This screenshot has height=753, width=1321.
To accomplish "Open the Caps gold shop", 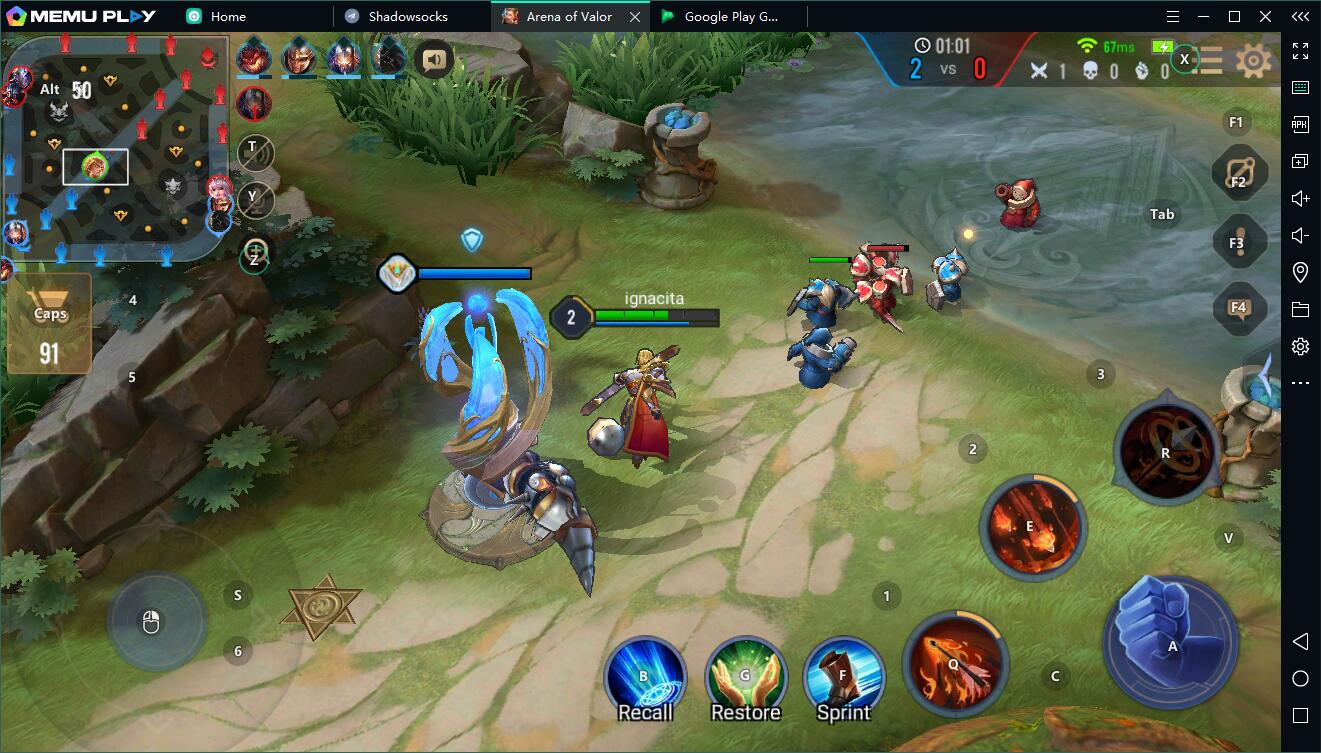I will coord(50,324).
